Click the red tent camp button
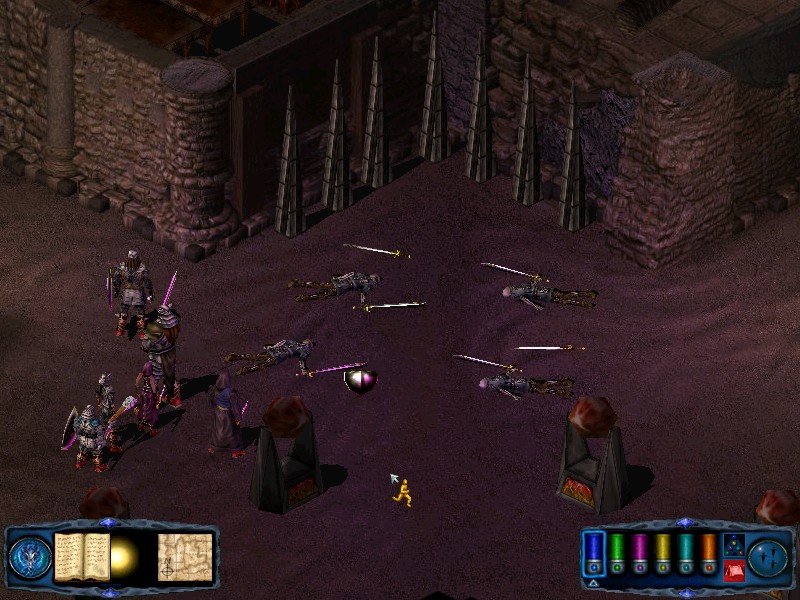The height and width of the screenshot is (600, 800). 733,570
